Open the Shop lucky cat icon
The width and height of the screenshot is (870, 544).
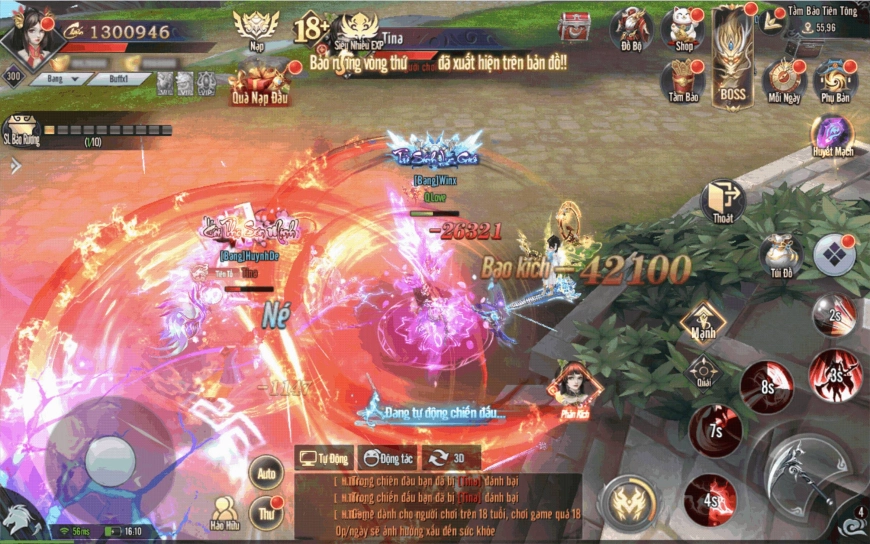pos(684,29)
